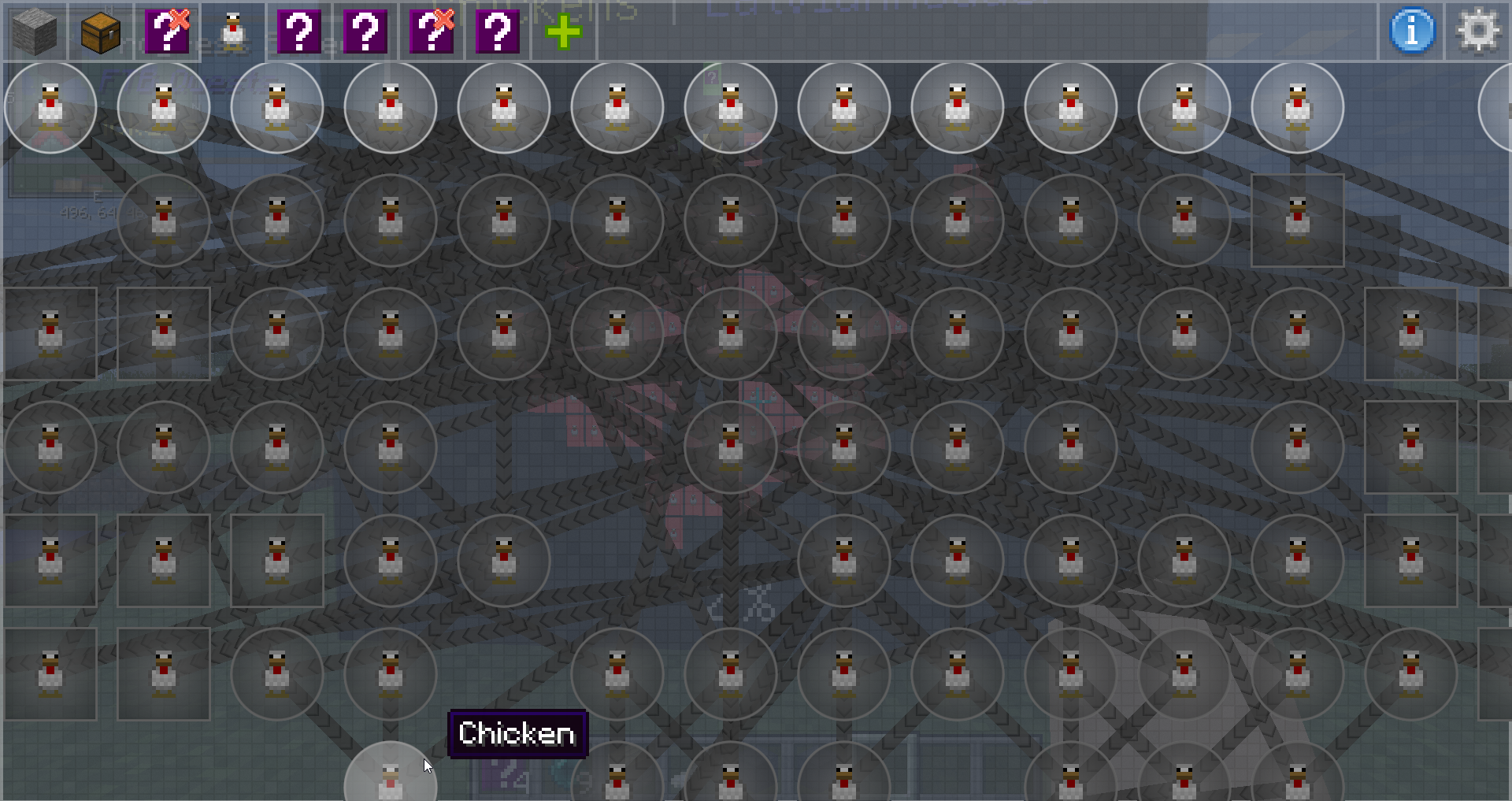
Task: Select the chicken chapter tab in top bar
Action: [233, 32]
